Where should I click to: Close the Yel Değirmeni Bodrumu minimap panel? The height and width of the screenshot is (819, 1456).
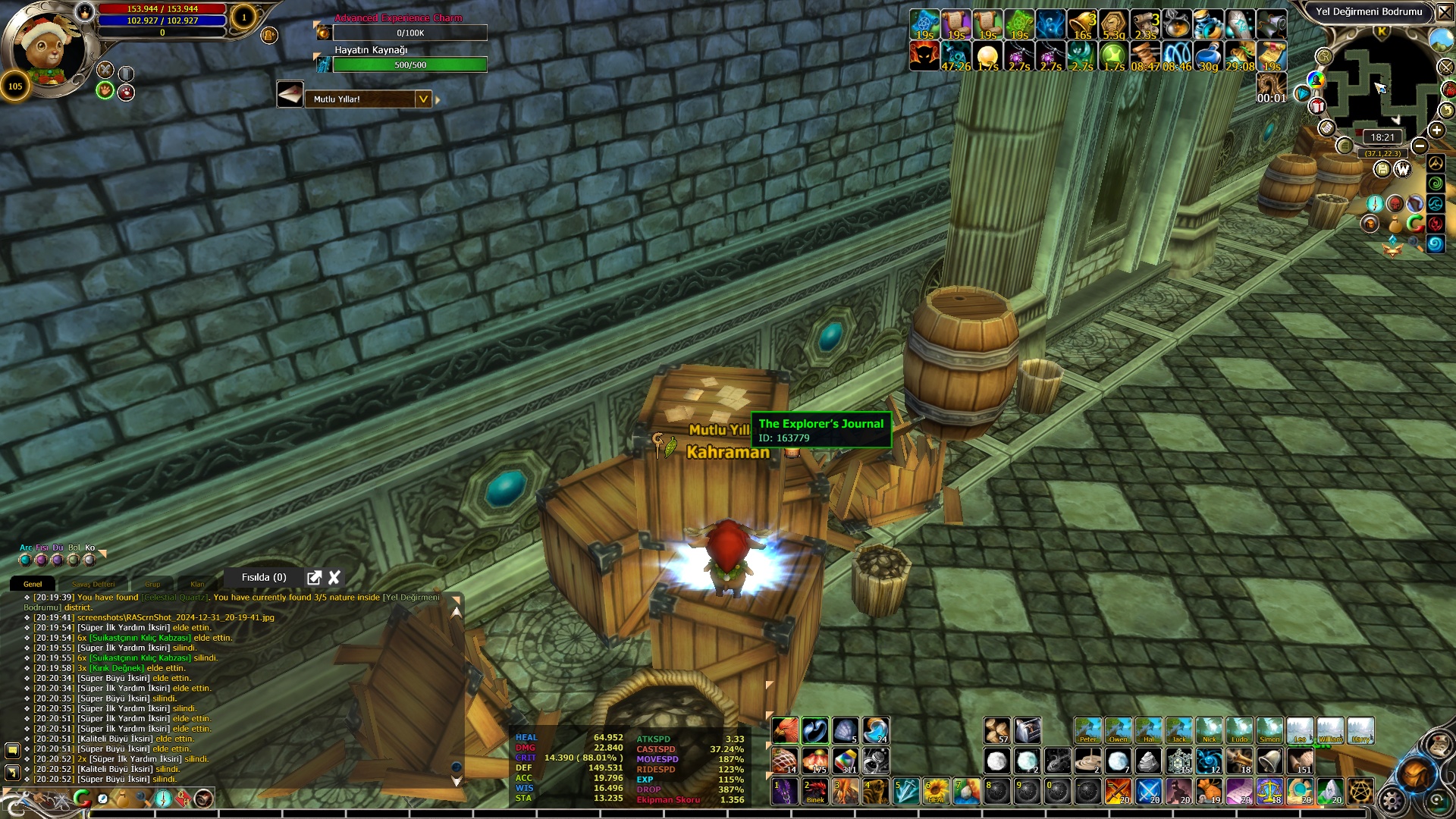(x=1445, y=12)
